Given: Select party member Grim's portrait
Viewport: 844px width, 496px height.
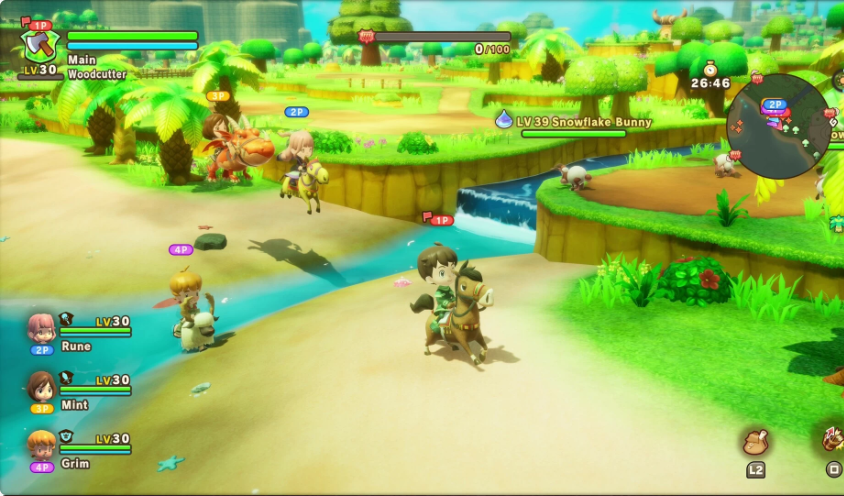Looking at the screenshot, I should pyautogui.click(x=42, y=444).
